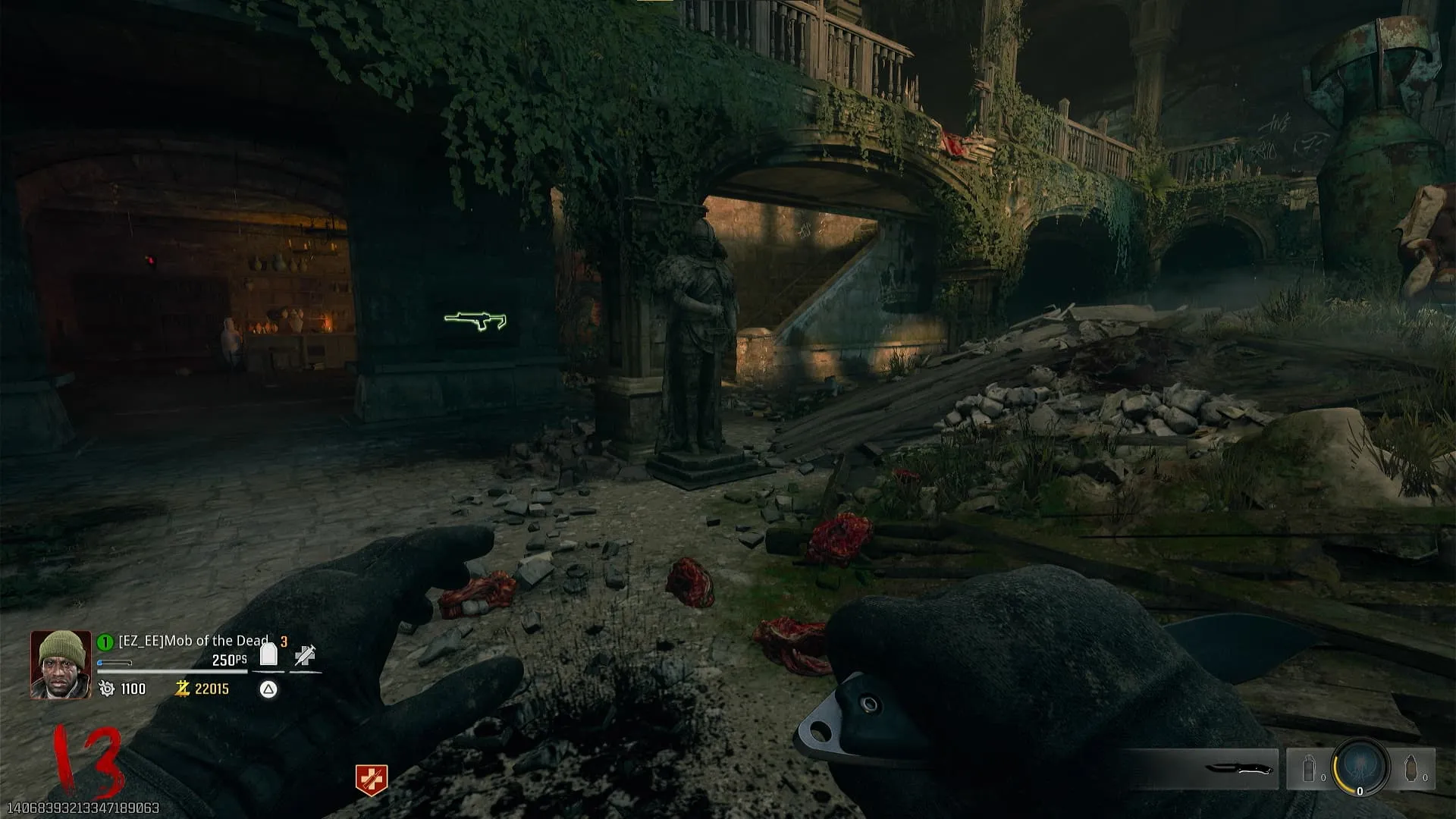Activate the circular field upgrade ability
The height and width of the screenshot is (819, 1456).
click(x=1360, y=767)
